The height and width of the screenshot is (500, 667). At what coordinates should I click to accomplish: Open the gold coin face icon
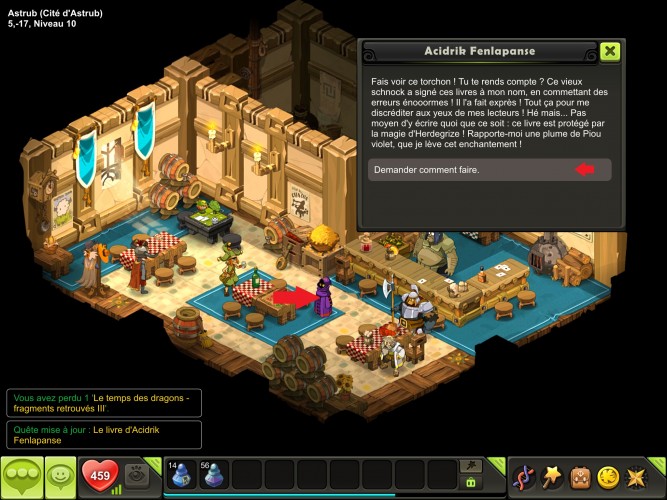pos(607,477)
